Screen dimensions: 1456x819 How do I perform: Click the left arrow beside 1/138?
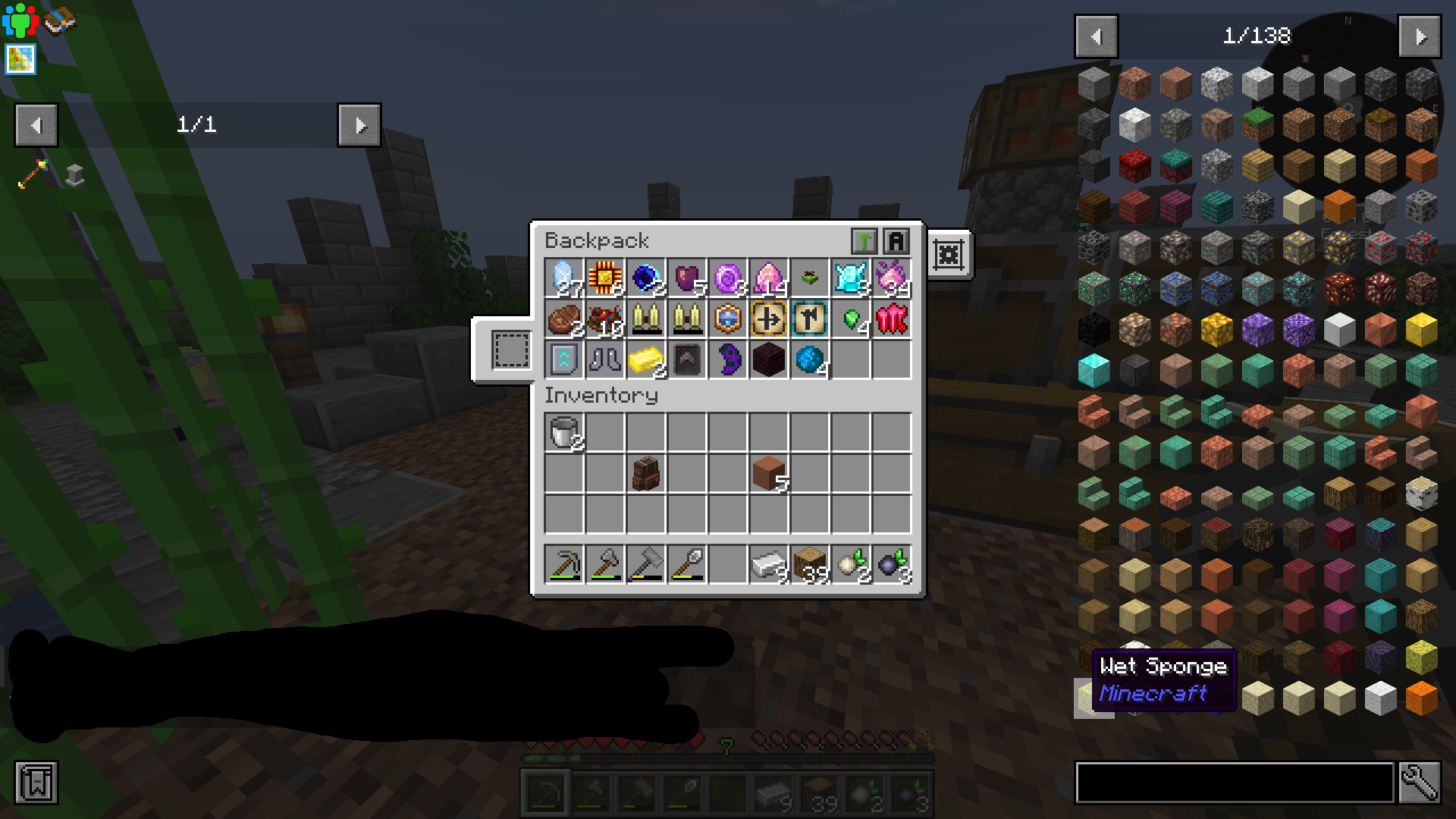(1095, 36)
